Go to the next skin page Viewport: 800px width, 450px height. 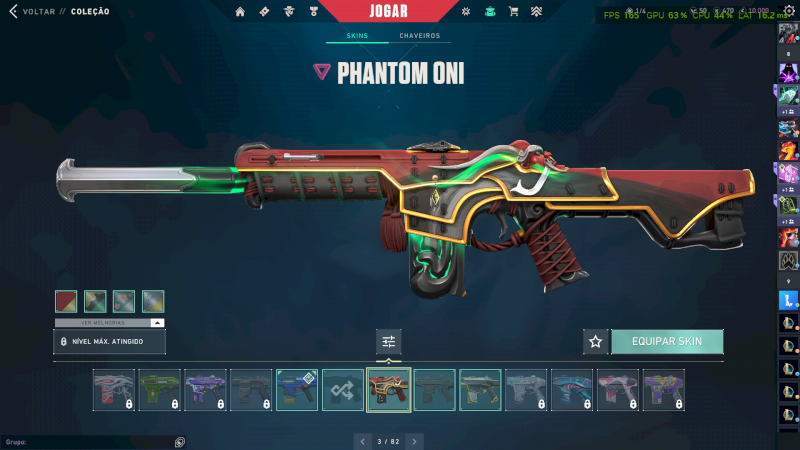(x=415, y=441)
